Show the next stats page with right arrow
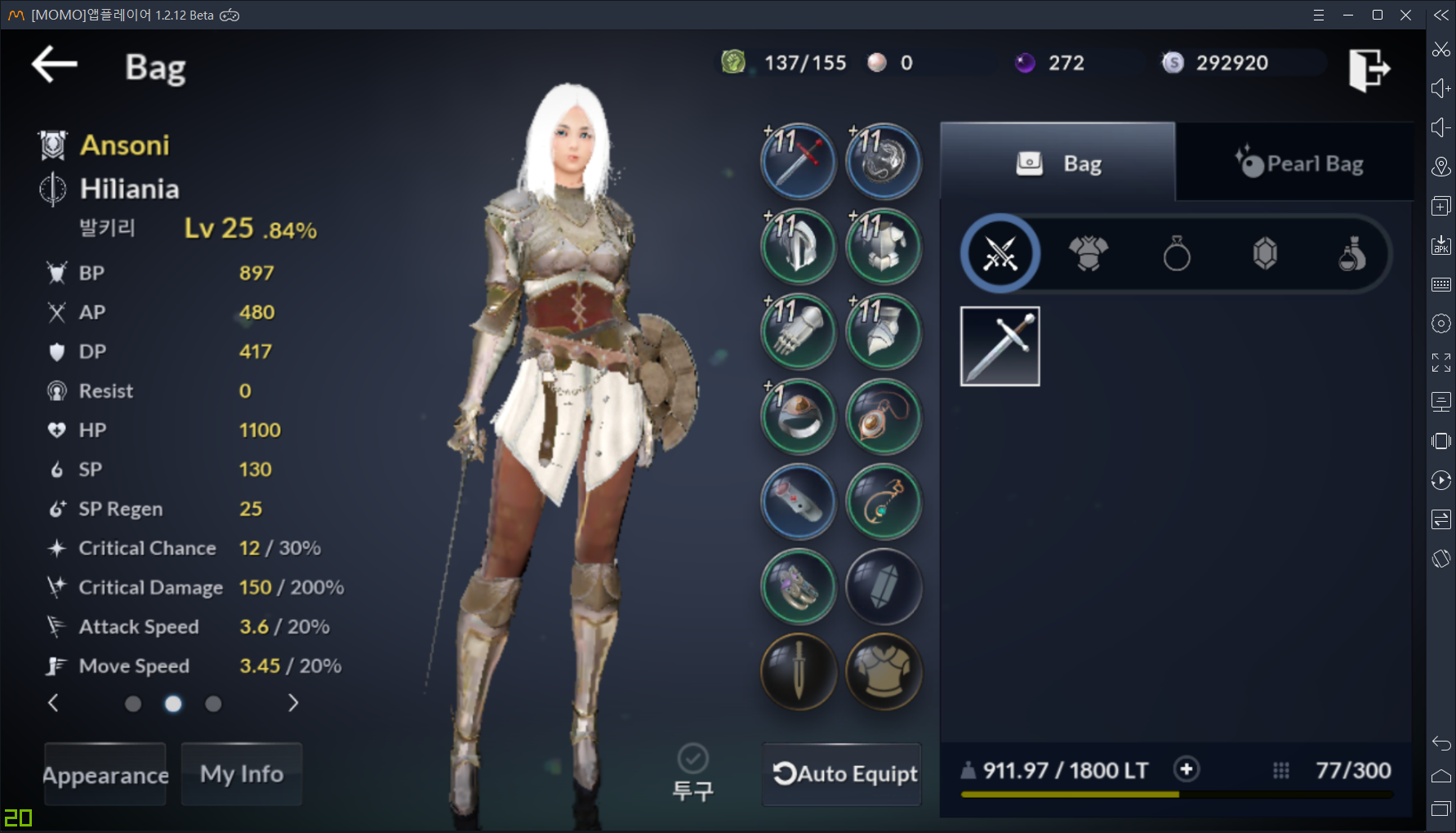This screenshot has height=833, width=1456. pyautogui.click(x=293, y=703)
